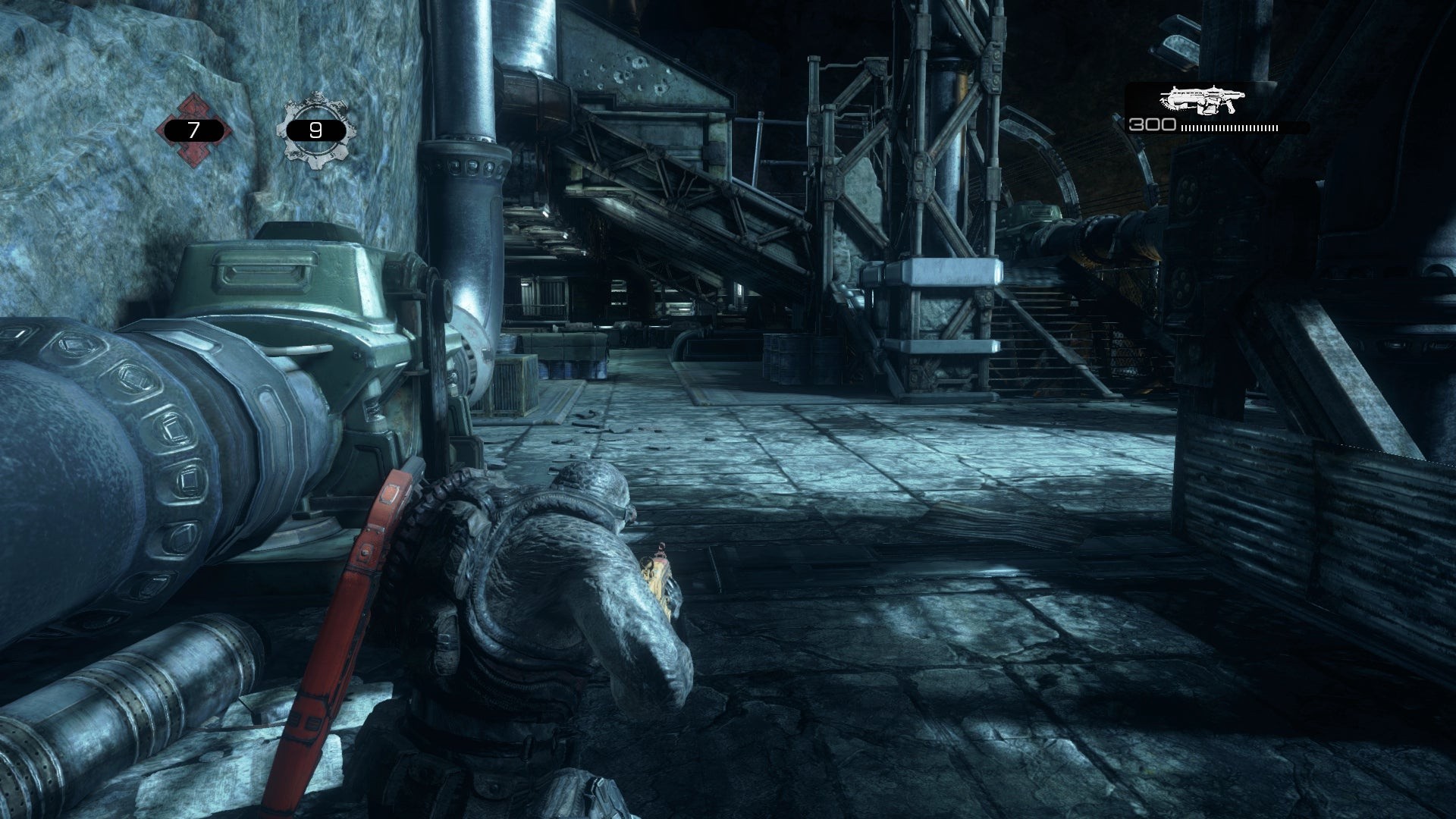This screenshot has height=819, width=1456.
Task: Click the COG gear team emblem
Action: point(315,130)
